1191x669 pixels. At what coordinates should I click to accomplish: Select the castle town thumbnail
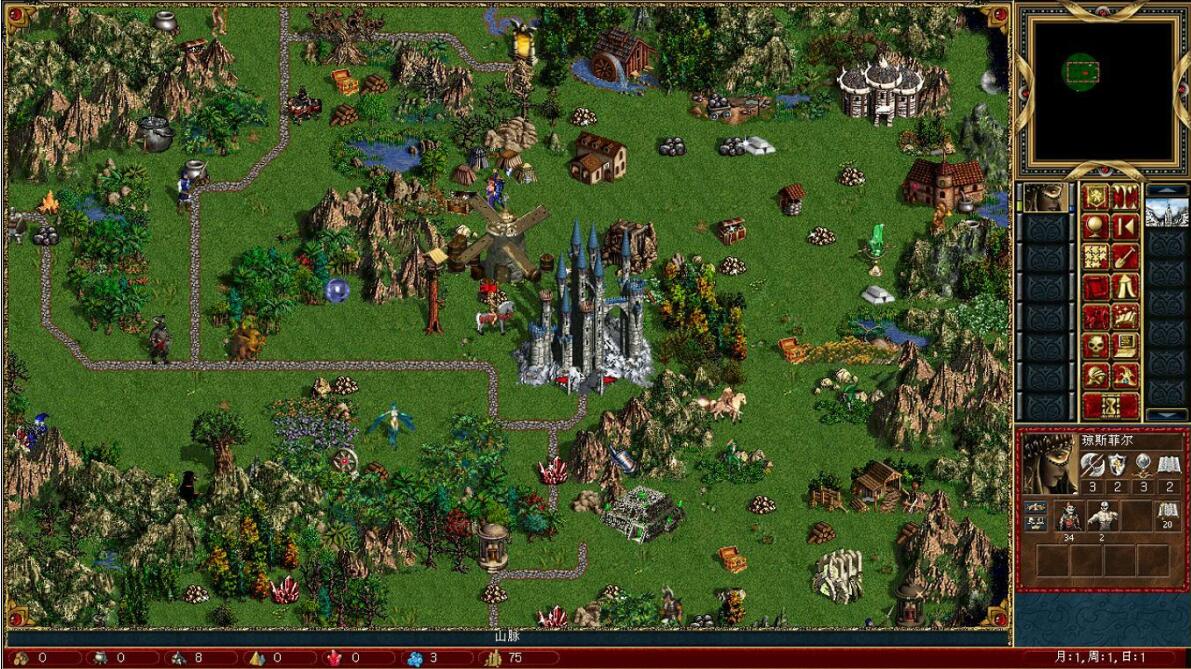click(1166, 213)
